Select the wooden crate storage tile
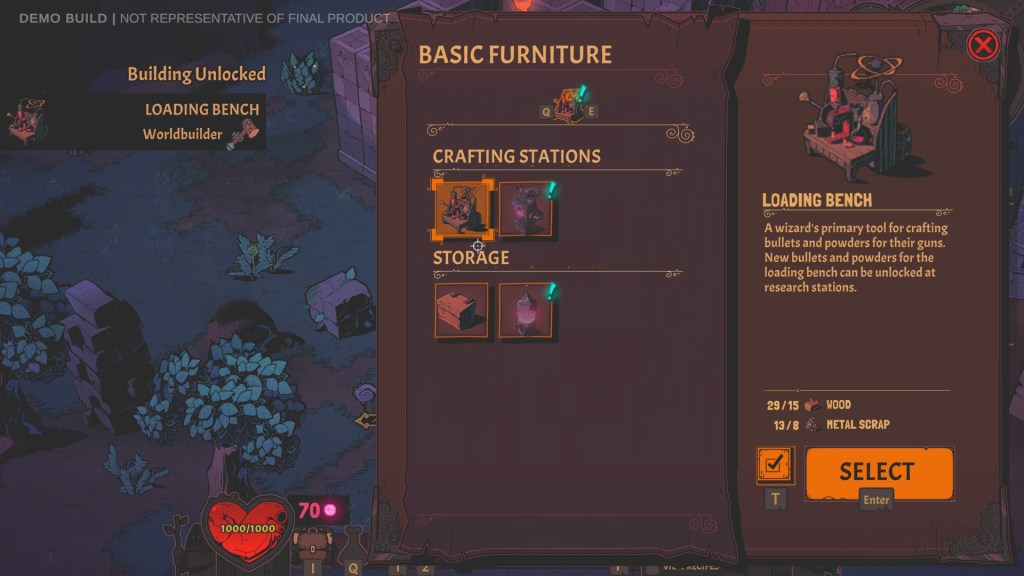The image size is (1024, 576). (462, 310)
